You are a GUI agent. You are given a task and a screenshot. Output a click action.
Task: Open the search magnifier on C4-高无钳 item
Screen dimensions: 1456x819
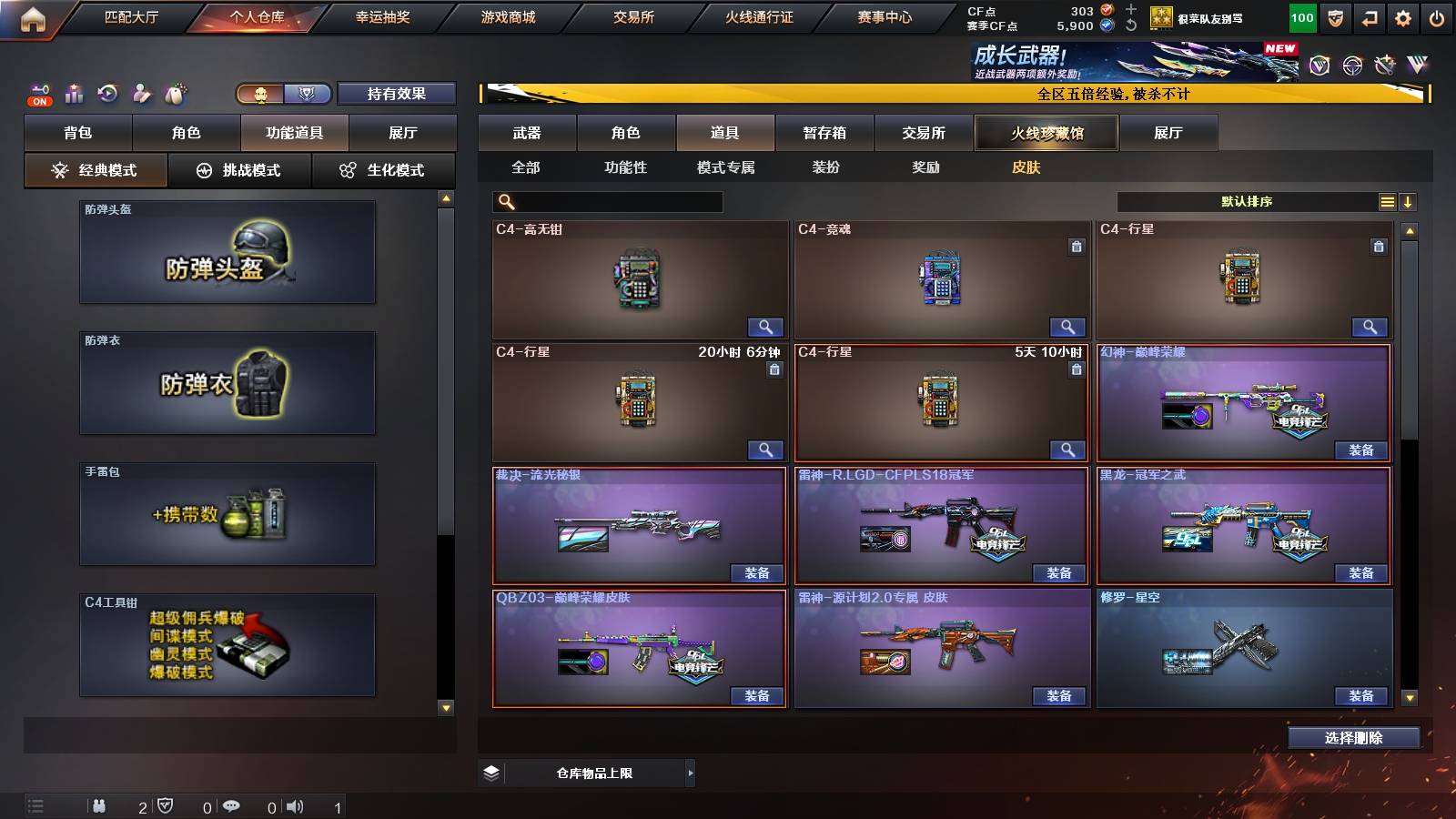point(767,326)
